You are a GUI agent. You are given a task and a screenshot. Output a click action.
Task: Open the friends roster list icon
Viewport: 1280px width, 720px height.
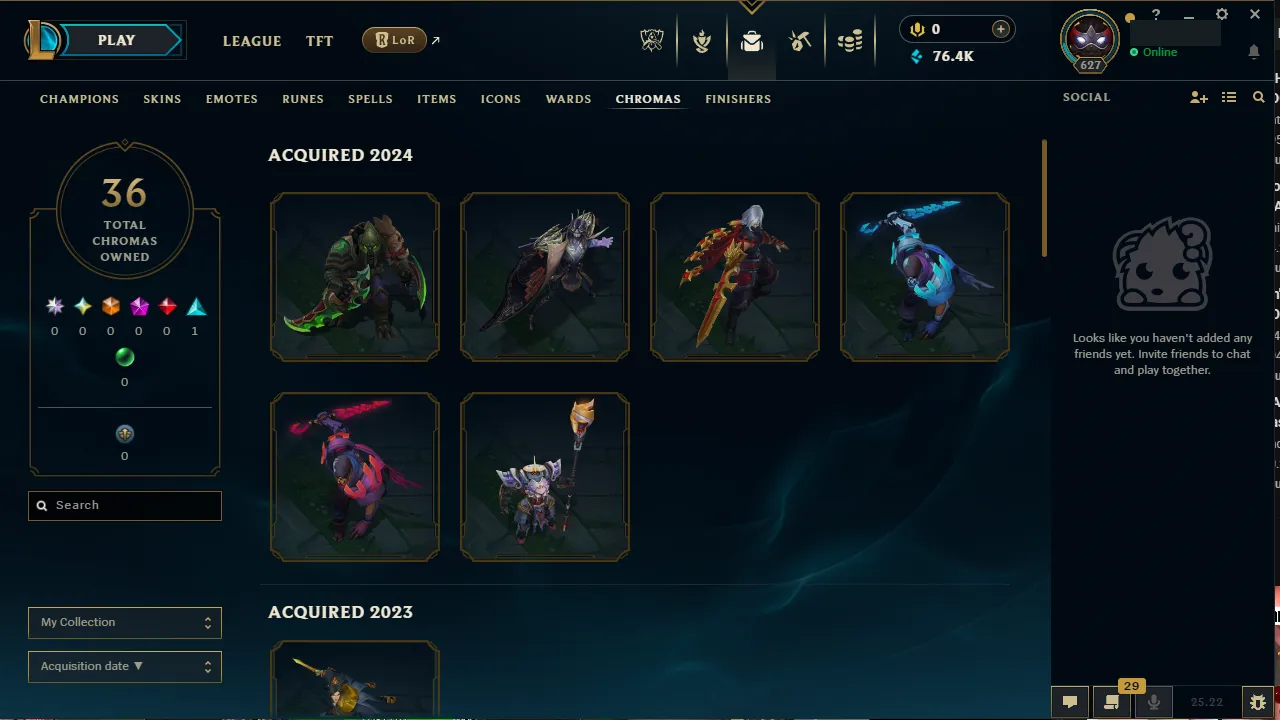point(1228,97)
